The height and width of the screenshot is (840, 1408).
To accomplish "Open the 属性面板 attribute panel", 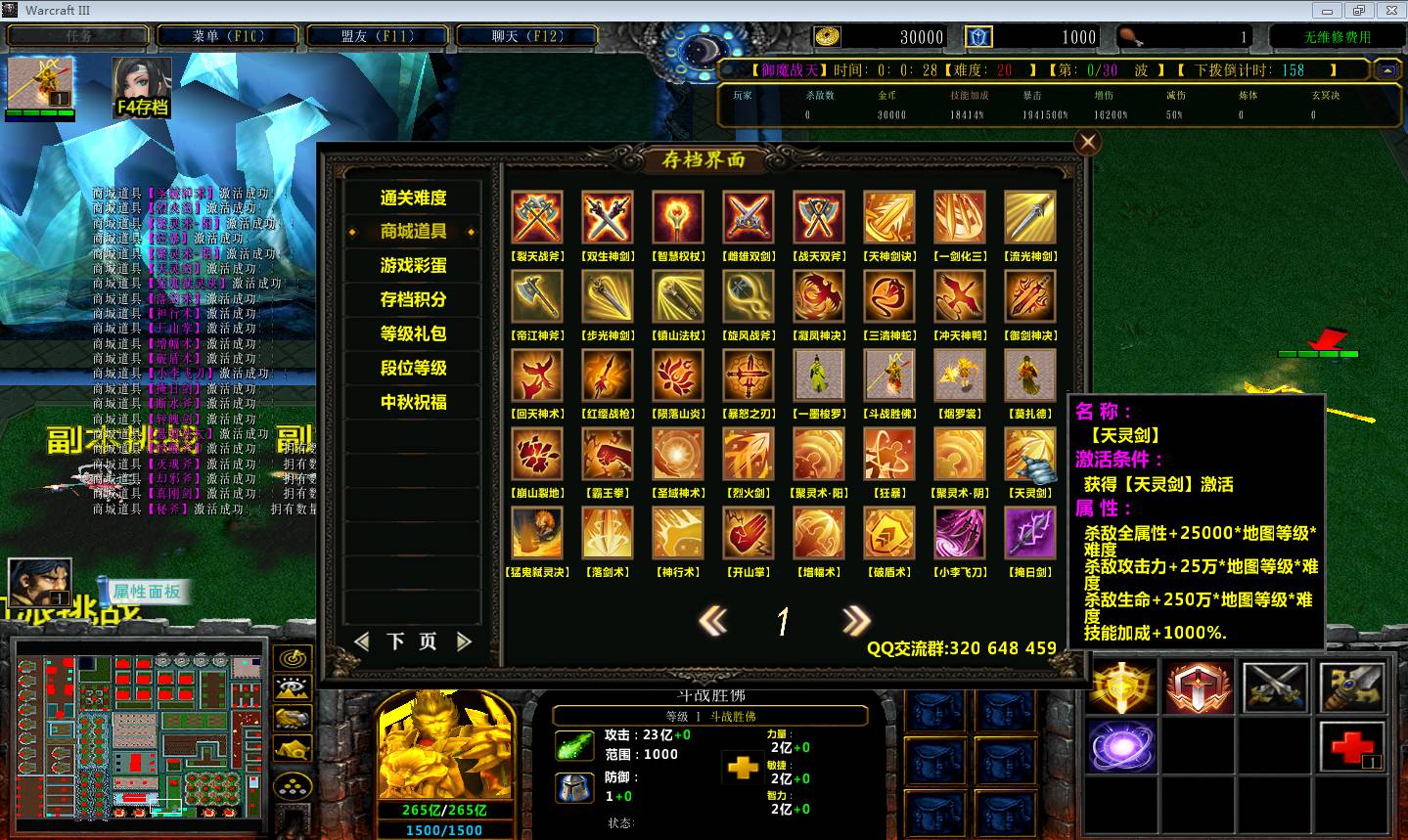I will (146, 592).
